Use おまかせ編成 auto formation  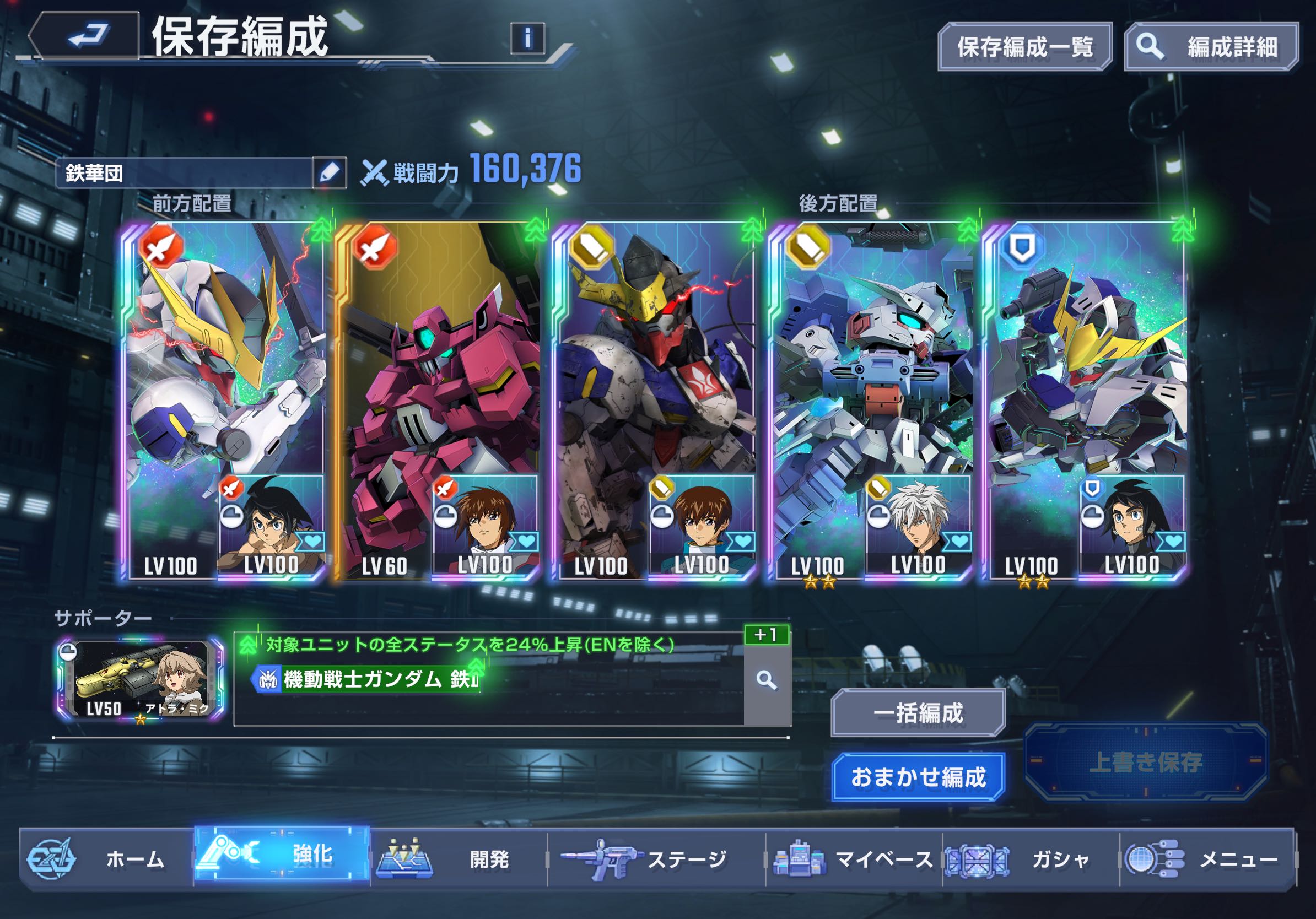(x=918, y=777)
